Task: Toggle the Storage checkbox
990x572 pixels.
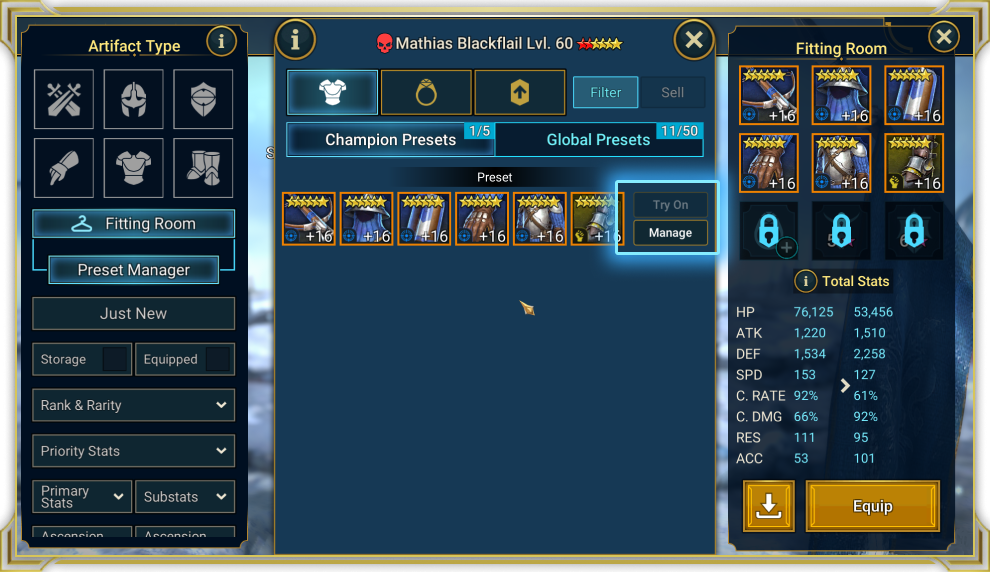Action: (x=115, y=360)
